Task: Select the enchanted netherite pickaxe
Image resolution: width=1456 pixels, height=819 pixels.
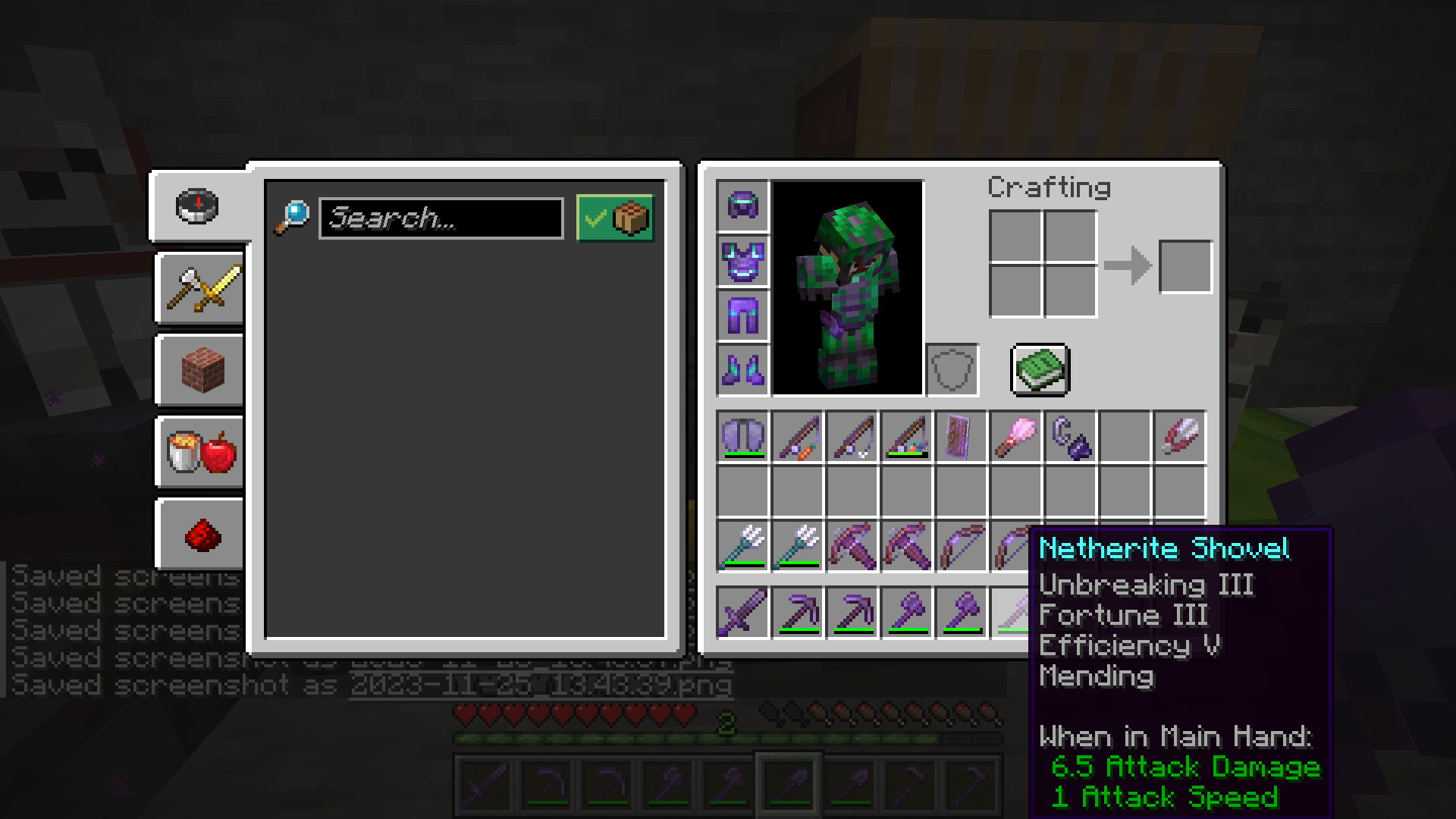Action: [x=798, y=613]
